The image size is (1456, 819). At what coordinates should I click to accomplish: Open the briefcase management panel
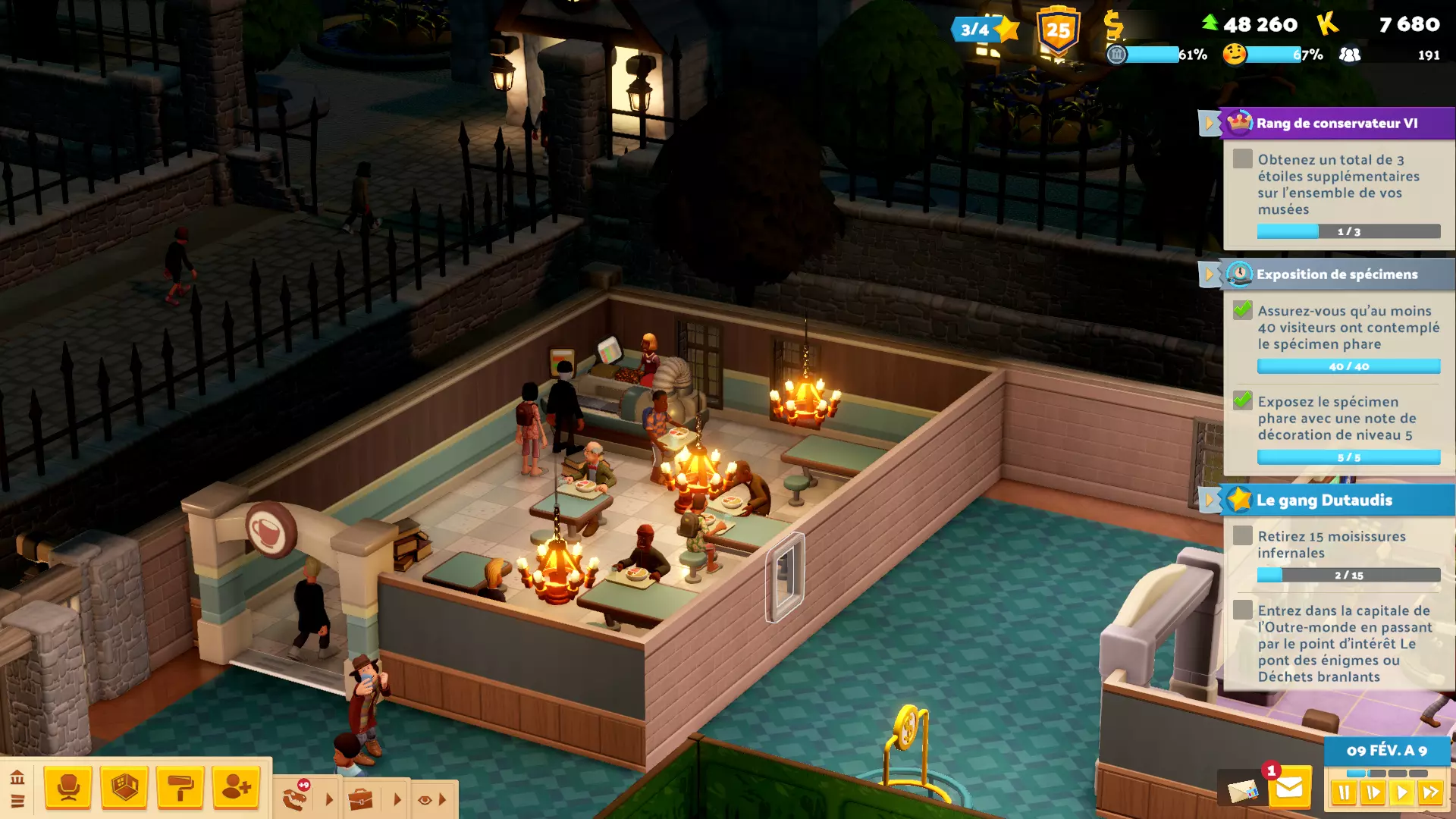[x=361, y=799]
